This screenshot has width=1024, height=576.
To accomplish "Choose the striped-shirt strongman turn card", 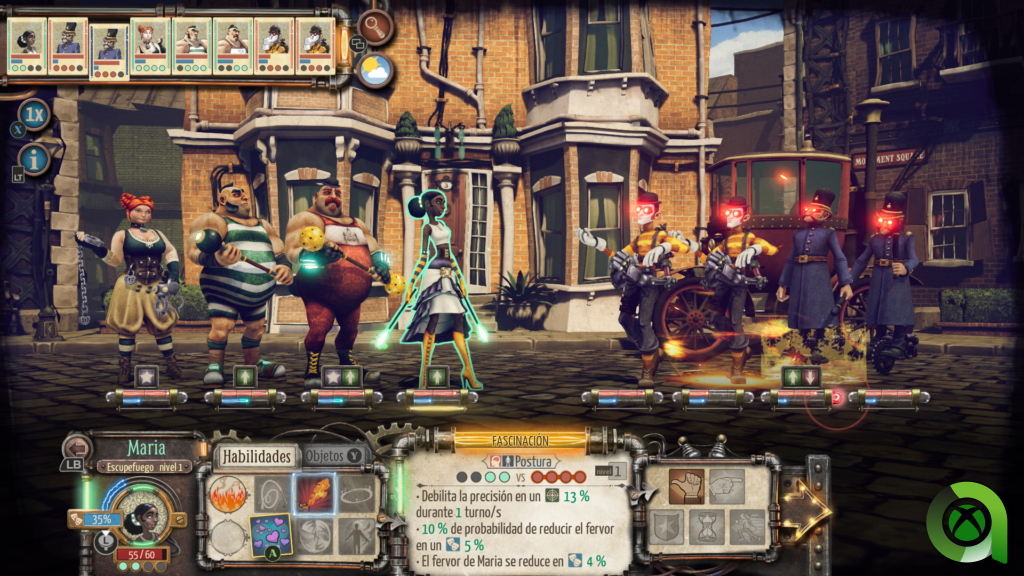I will point(191,45).
